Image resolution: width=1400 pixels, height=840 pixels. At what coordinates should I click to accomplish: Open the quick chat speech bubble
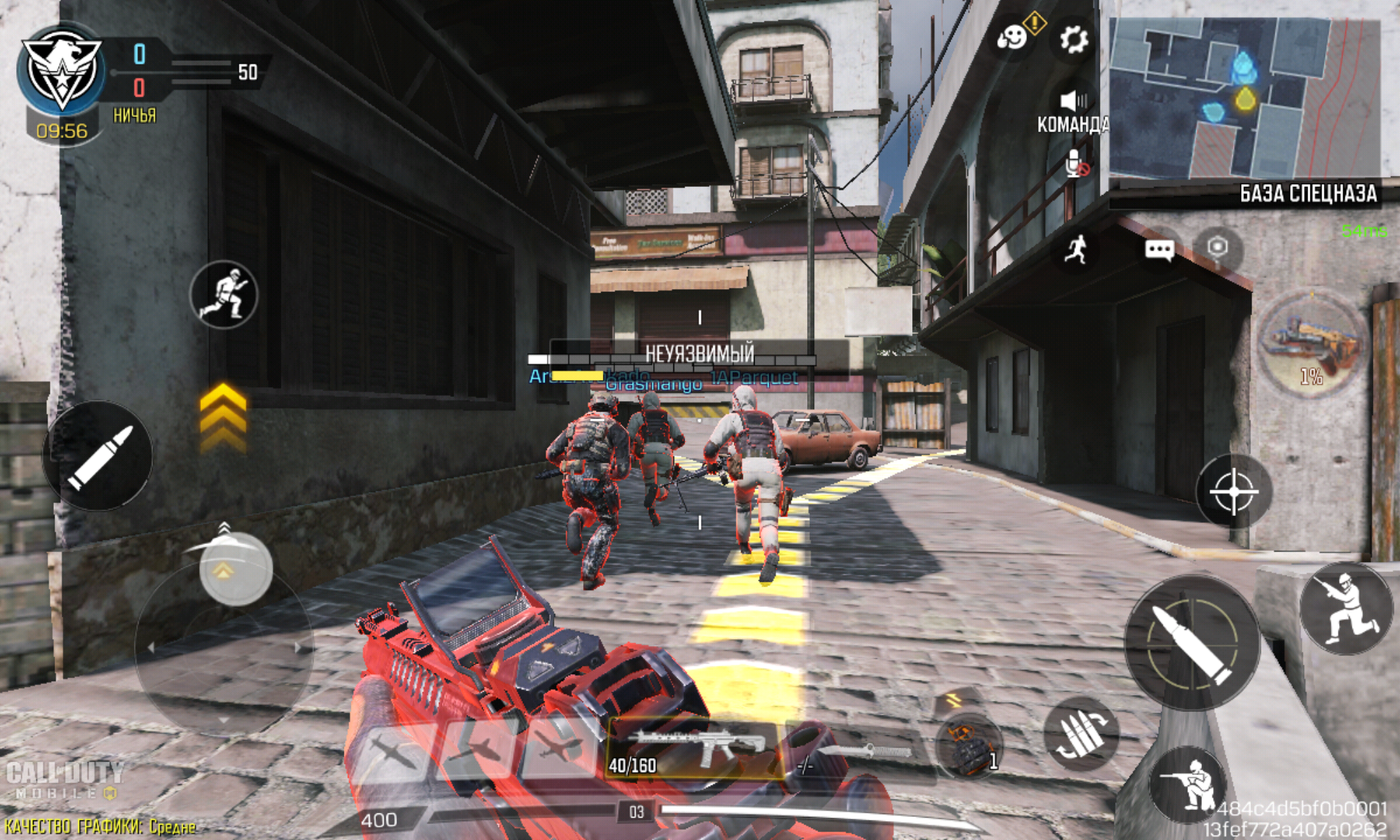1159,250
